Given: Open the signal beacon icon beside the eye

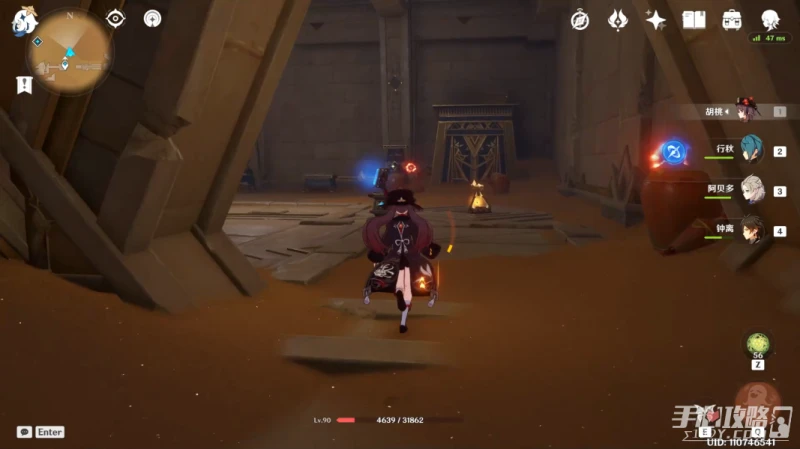Looking at the screenshot, I should (x=152, y=18).
